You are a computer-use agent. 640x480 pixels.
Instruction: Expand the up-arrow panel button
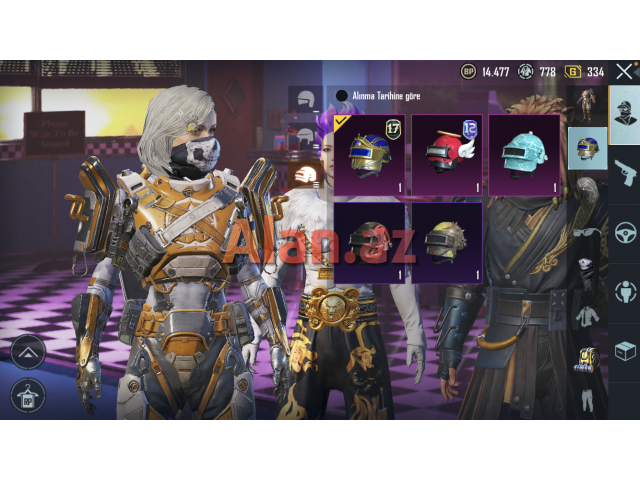[x=27, y=351]
